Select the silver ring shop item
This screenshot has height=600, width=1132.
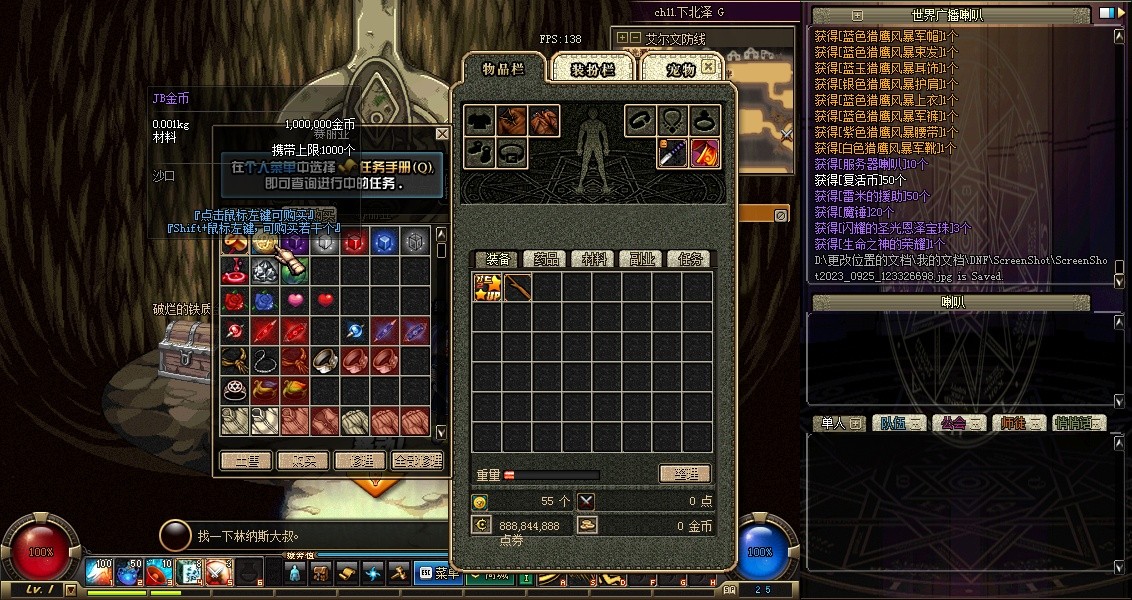[x=326, y=360]
